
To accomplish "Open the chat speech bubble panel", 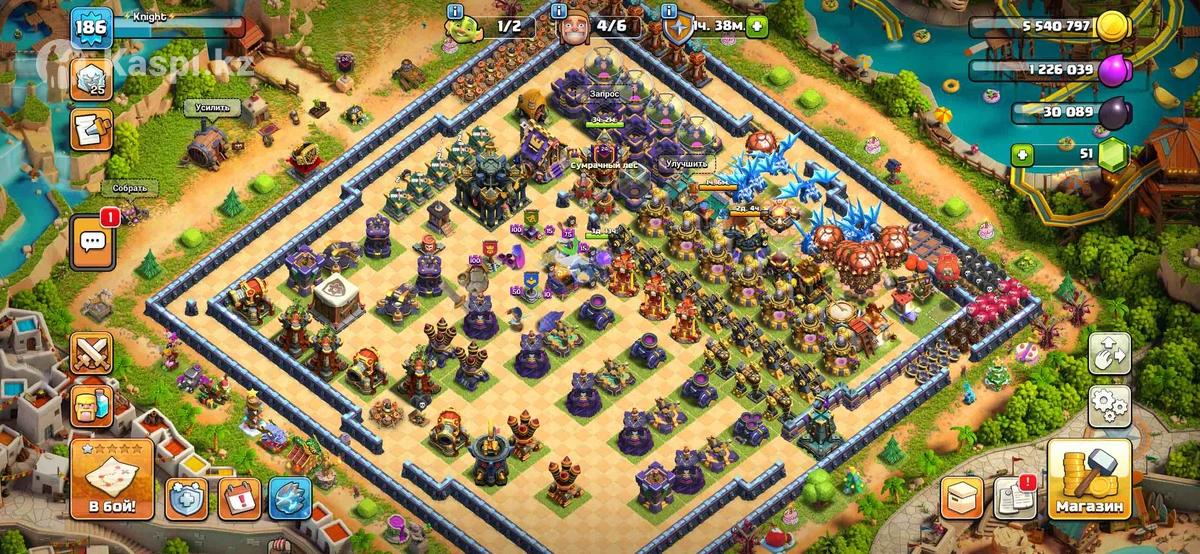I will [x=92, y=242].
